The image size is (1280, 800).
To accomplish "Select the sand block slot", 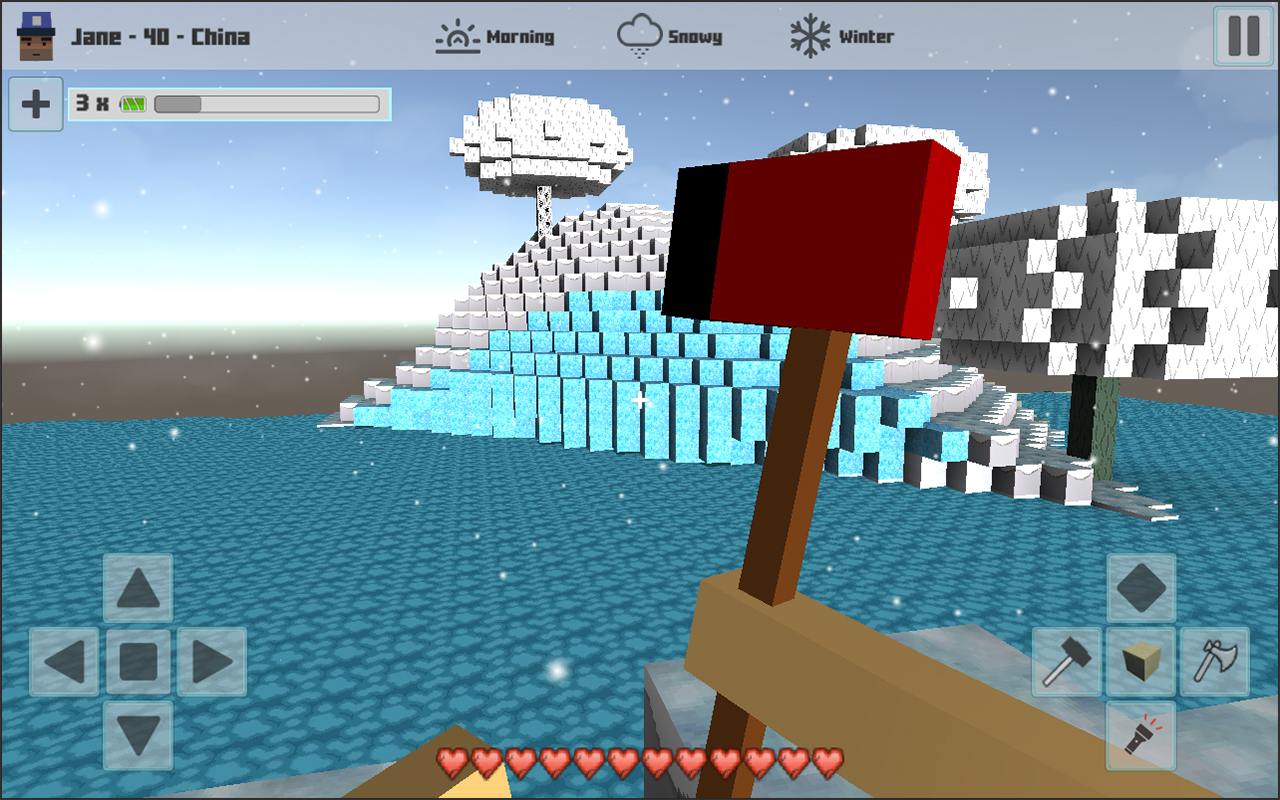I will 1141,660.
